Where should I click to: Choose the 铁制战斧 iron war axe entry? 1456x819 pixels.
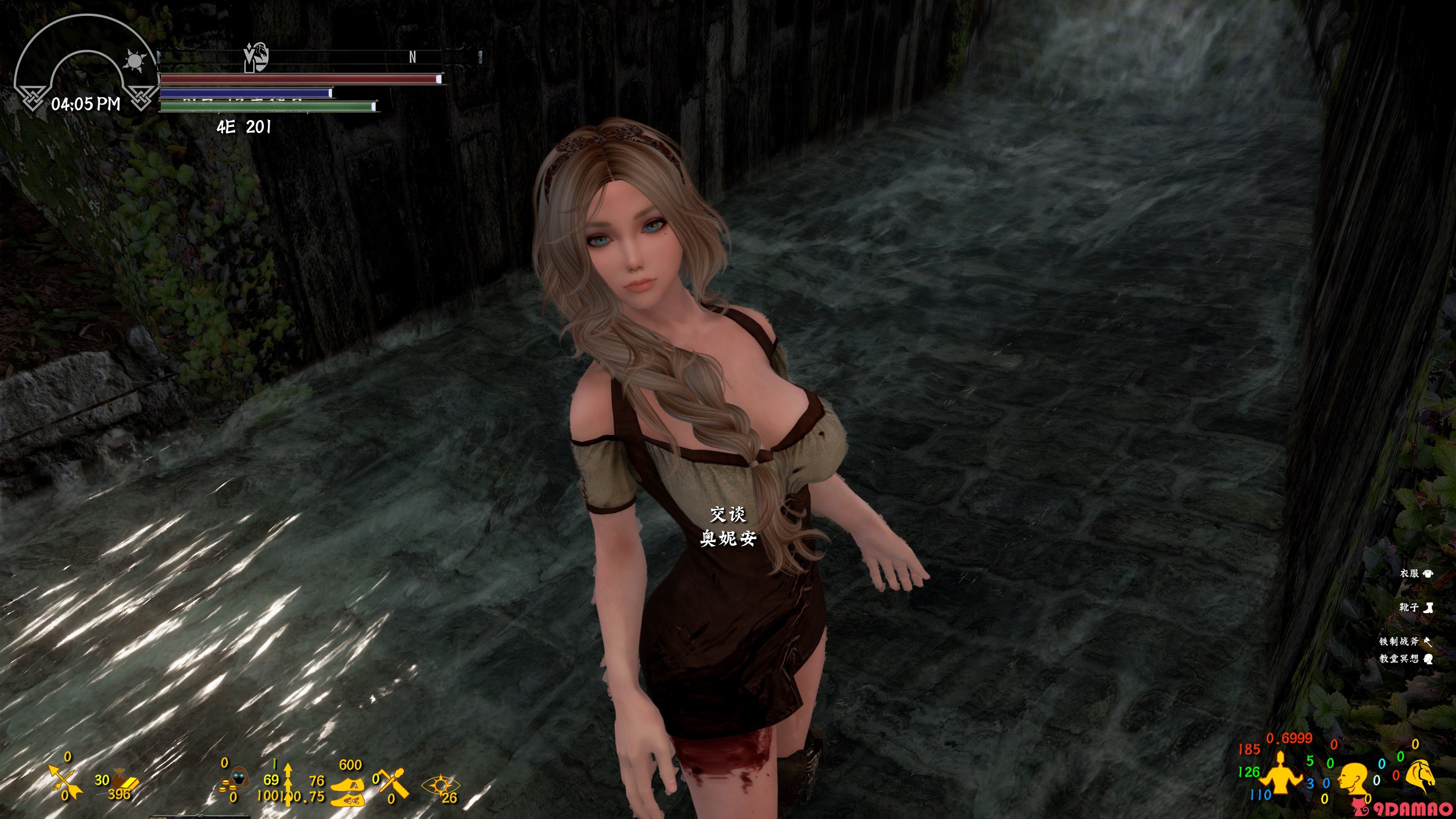click(1405, 642)
